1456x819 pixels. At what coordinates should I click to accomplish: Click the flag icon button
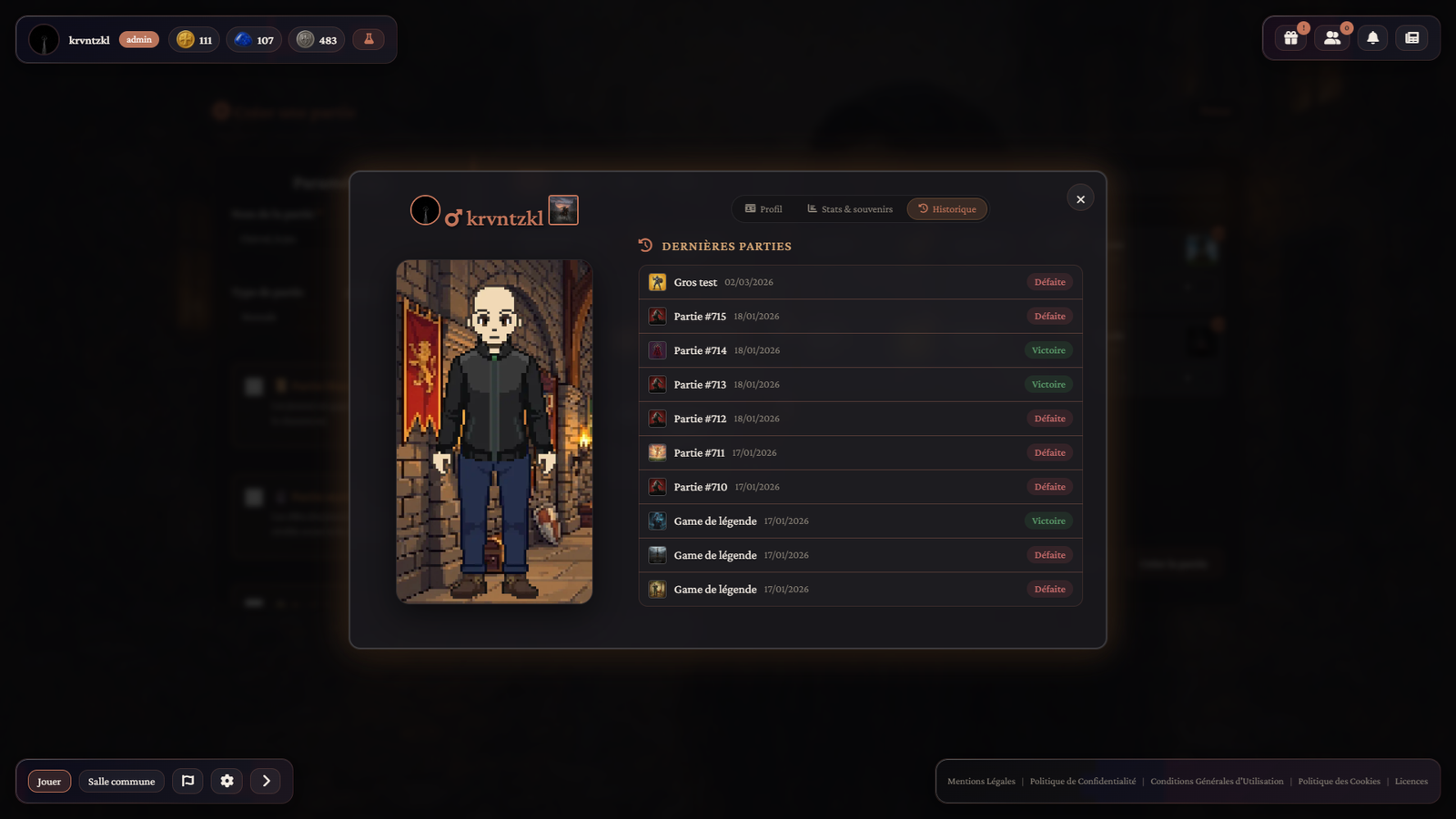[187, 781]
